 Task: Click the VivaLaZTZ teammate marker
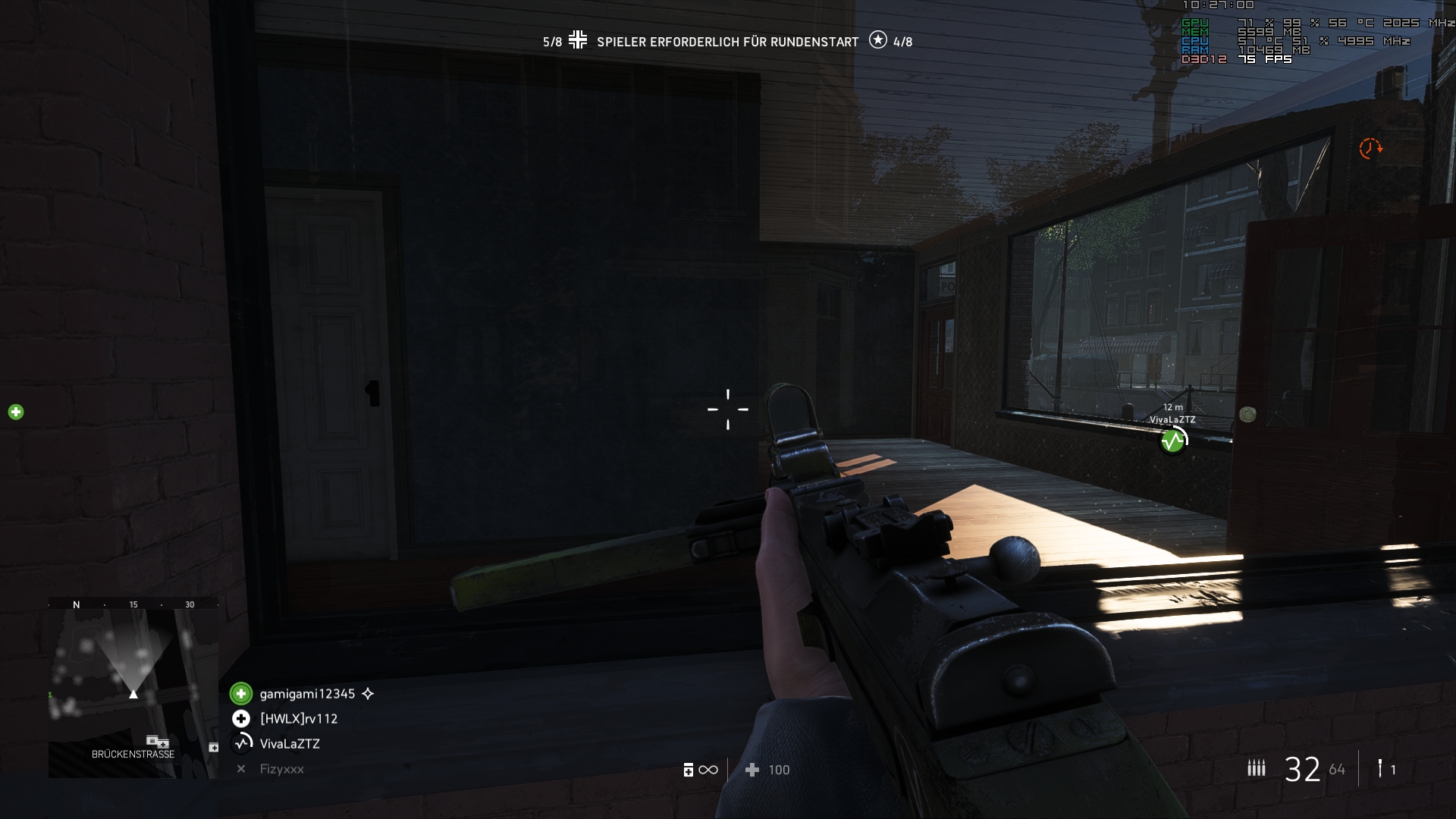click(1173, 441)
